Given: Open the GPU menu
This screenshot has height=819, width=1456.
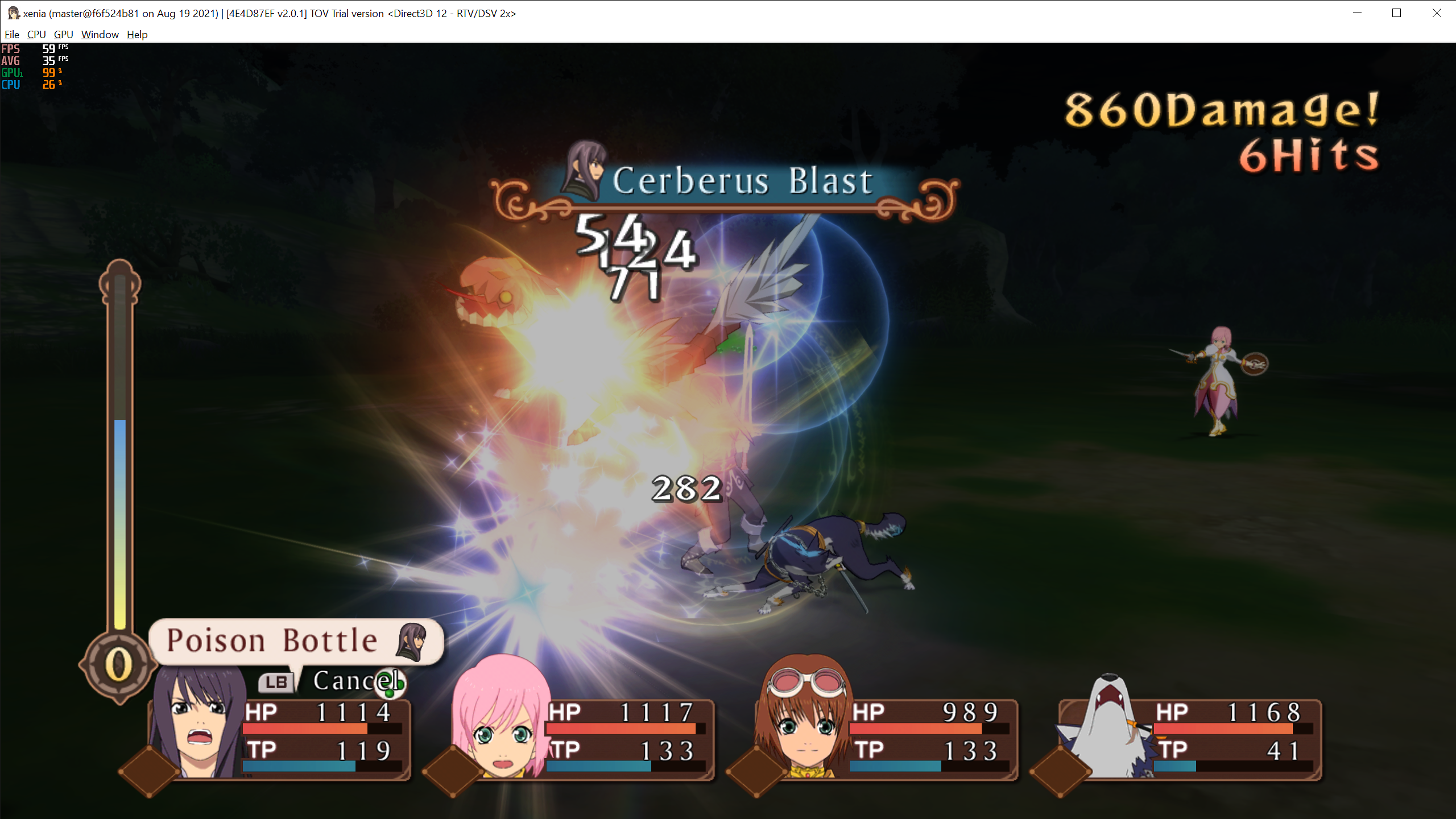Looking at the screenshot, I should pos(63,34).
